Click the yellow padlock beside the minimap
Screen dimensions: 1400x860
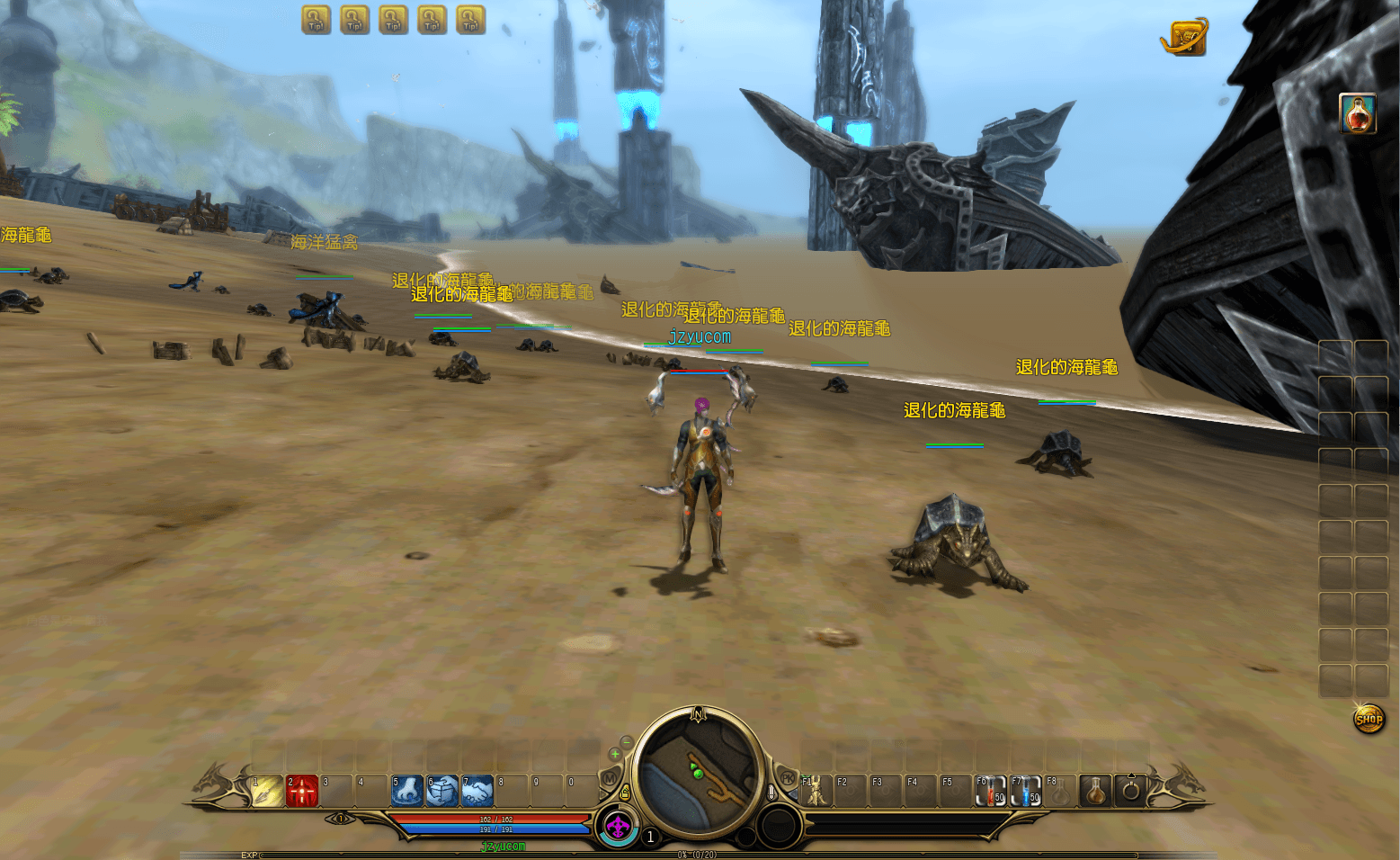point(625,793)
